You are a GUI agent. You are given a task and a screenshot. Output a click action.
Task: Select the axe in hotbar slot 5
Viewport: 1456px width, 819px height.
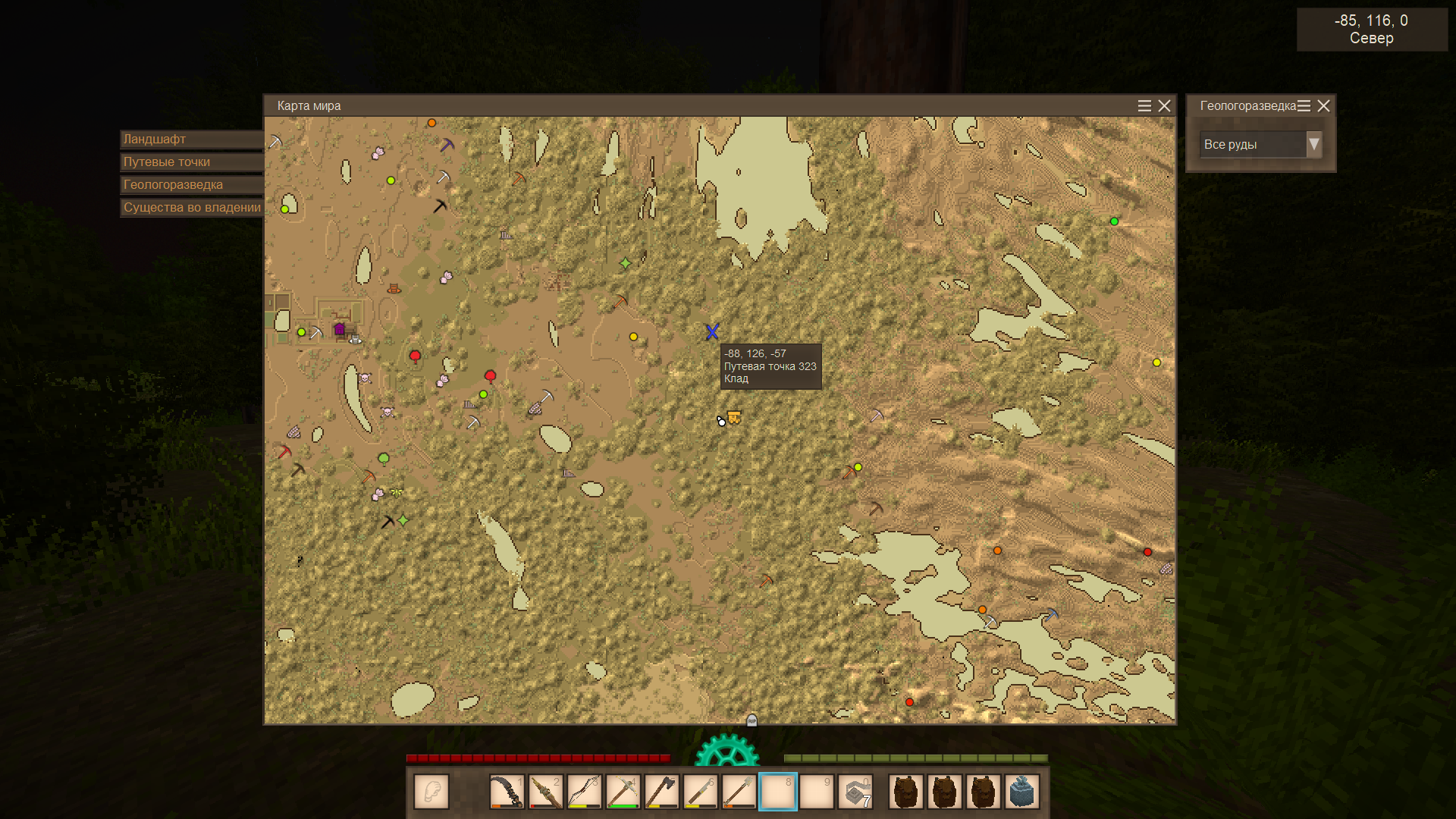661,792
